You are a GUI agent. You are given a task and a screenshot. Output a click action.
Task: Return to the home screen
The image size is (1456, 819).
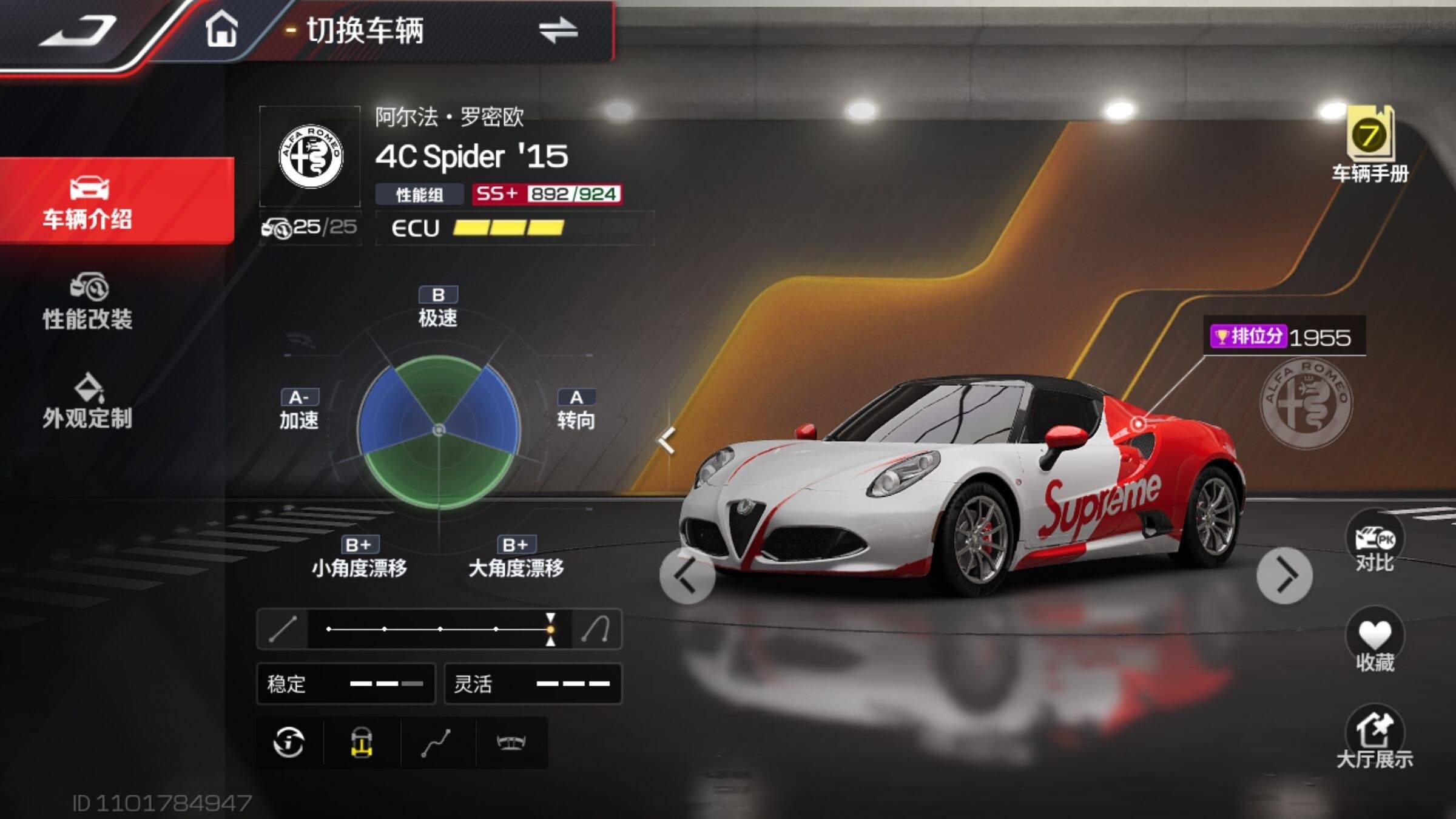221,30
